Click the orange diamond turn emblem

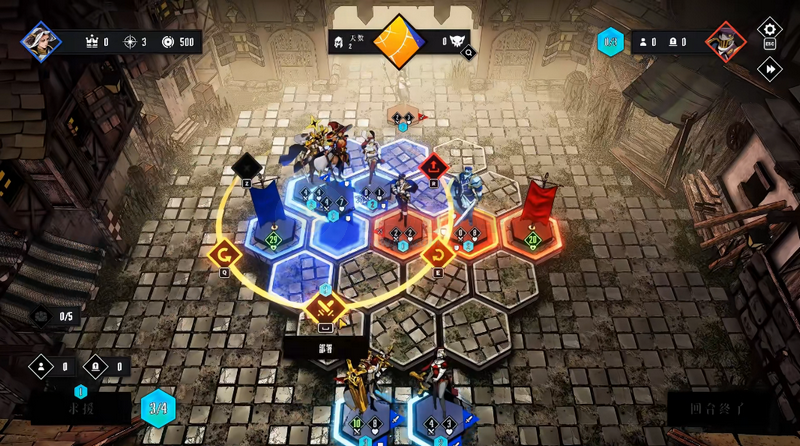[400, 41]
